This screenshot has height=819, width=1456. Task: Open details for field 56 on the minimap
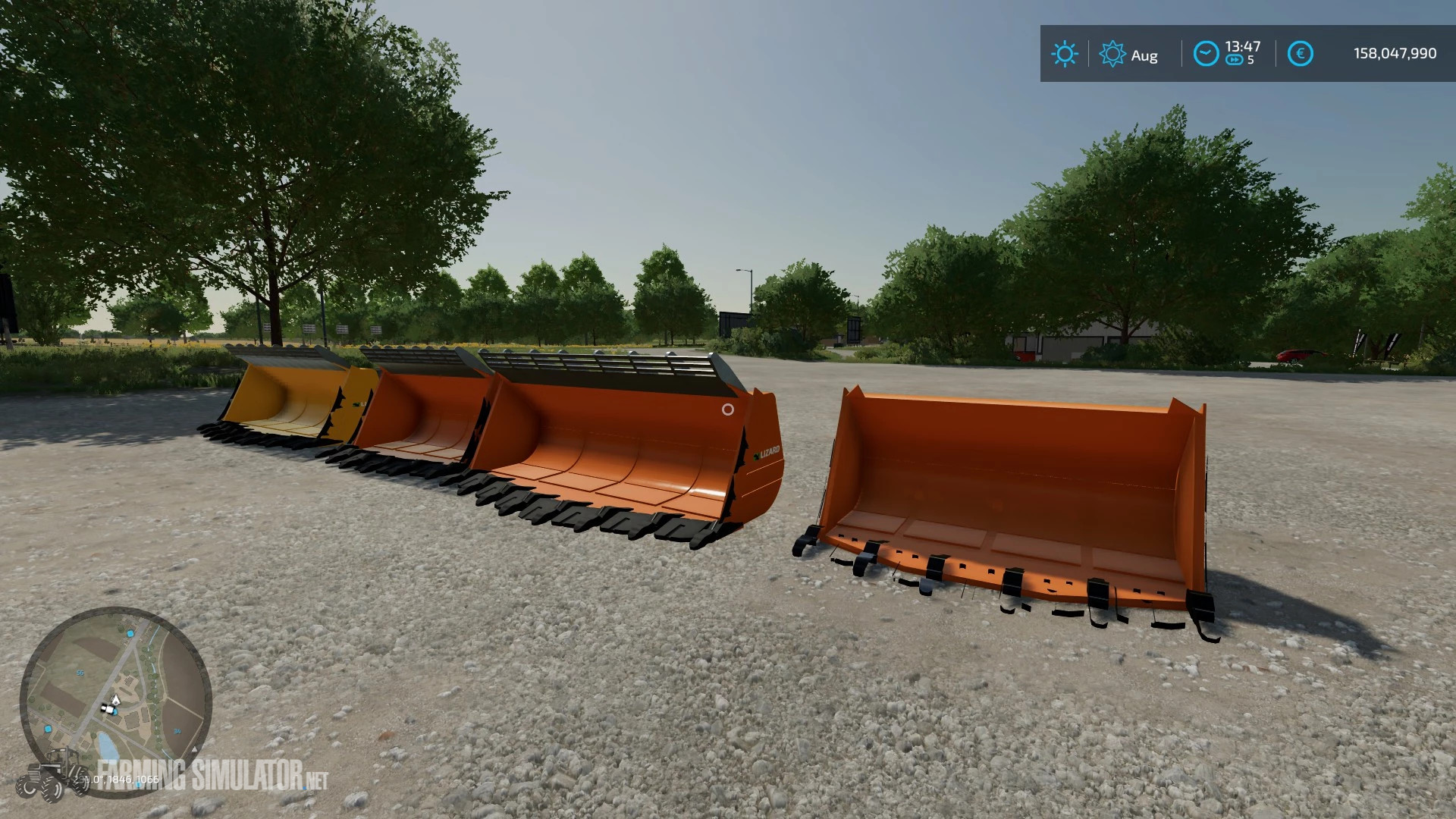point(80,673)
